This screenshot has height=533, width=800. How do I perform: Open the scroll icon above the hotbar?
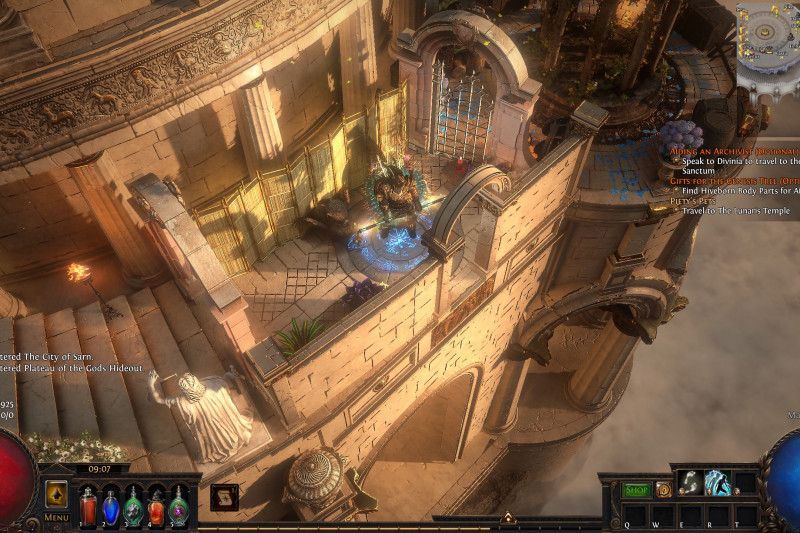[x=224, y=497]
